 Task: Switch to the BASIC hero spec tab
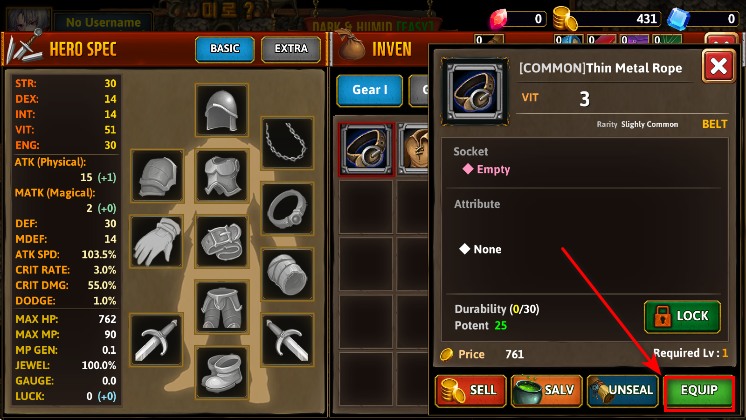pos(224,49)
